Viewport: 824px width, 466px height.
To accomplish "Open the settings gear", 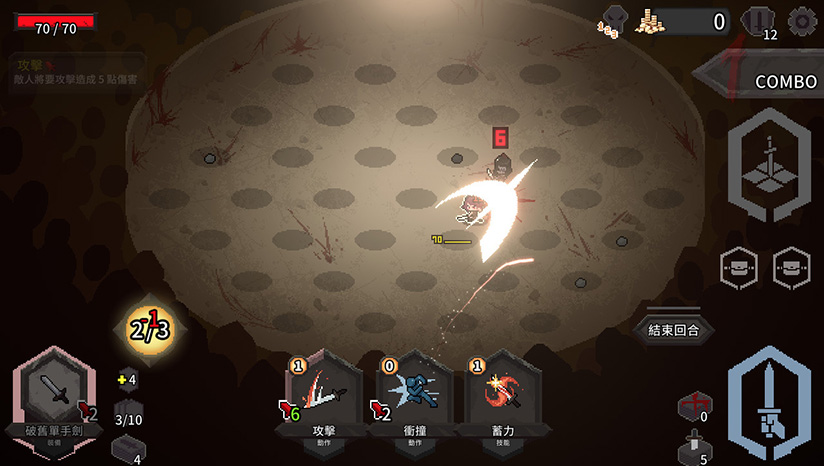I will point(801,21).
